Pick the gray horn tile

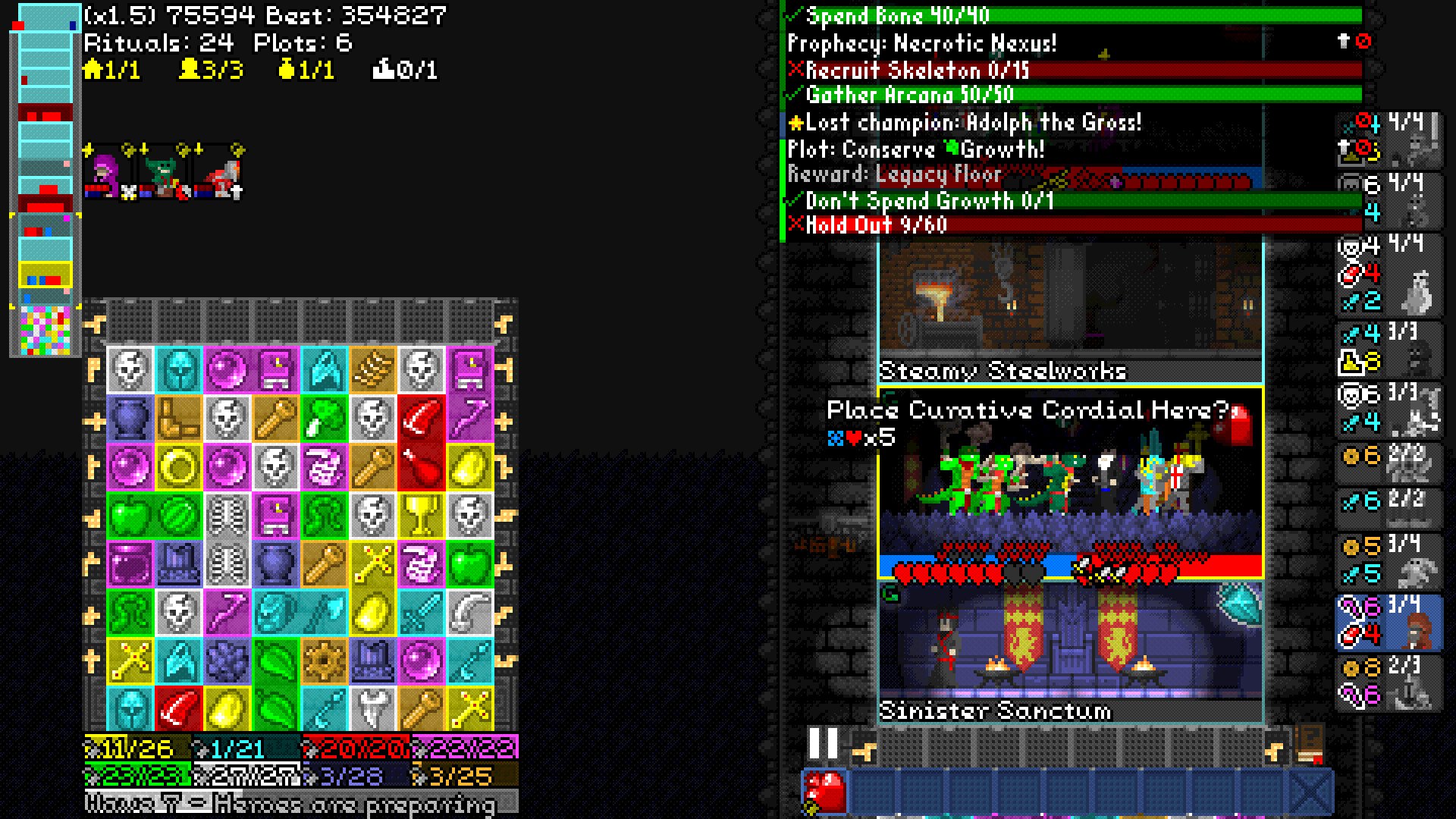coord(470,613)
